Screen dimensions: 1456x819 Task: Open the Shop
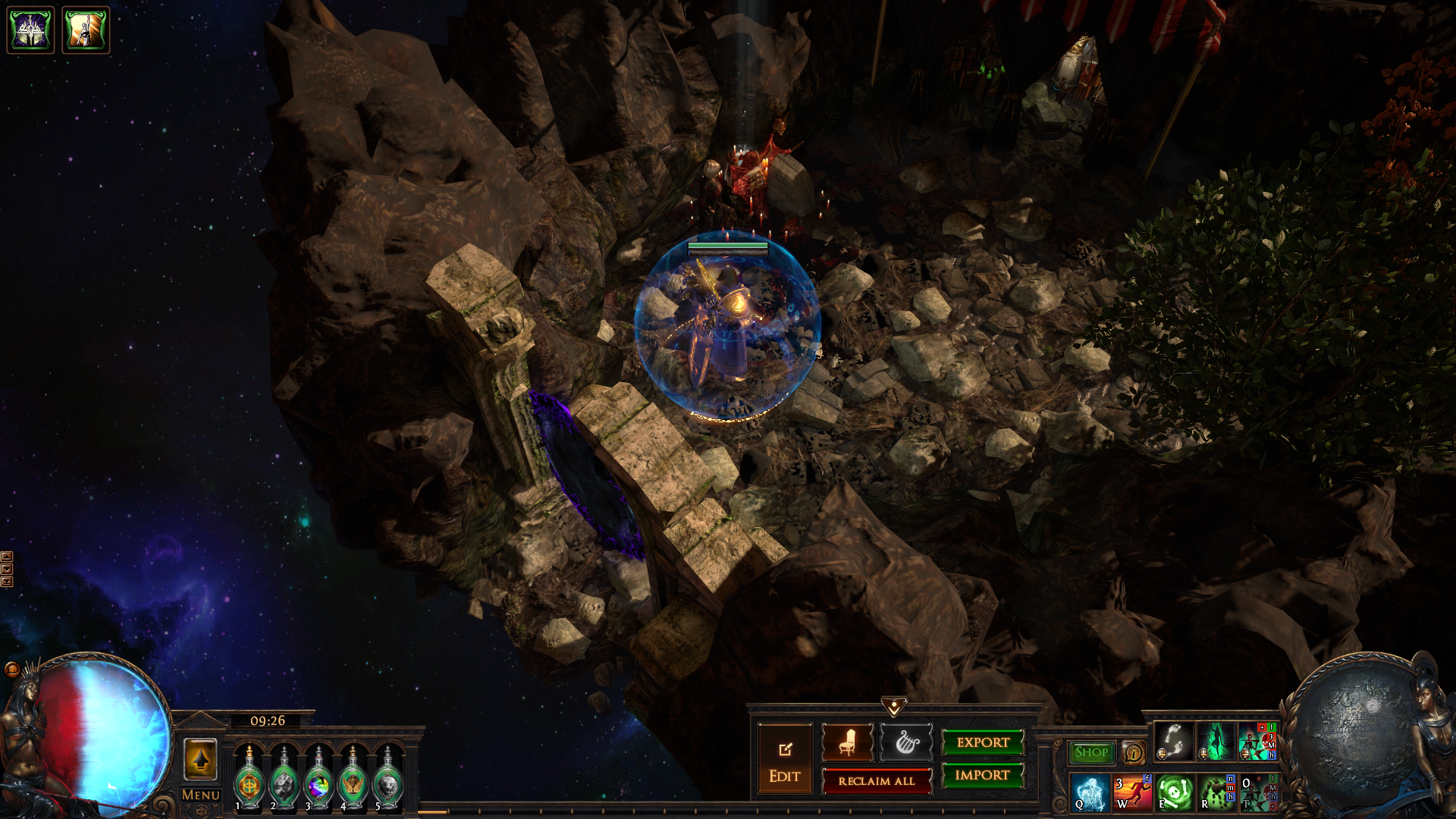(x=1091, y=752)
